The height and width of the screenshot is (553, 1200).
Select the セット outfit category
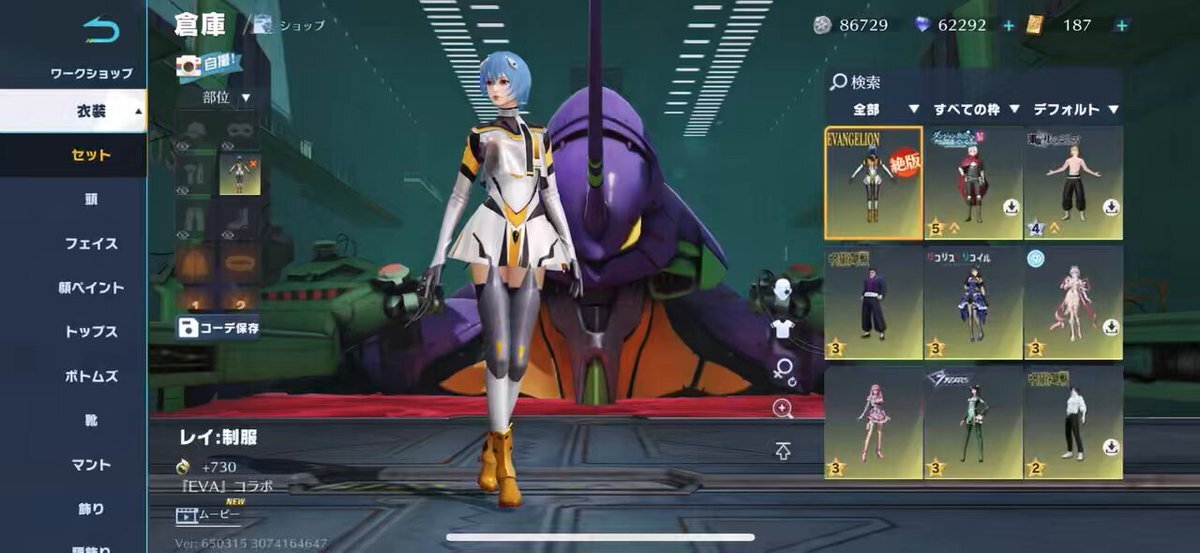91,155
